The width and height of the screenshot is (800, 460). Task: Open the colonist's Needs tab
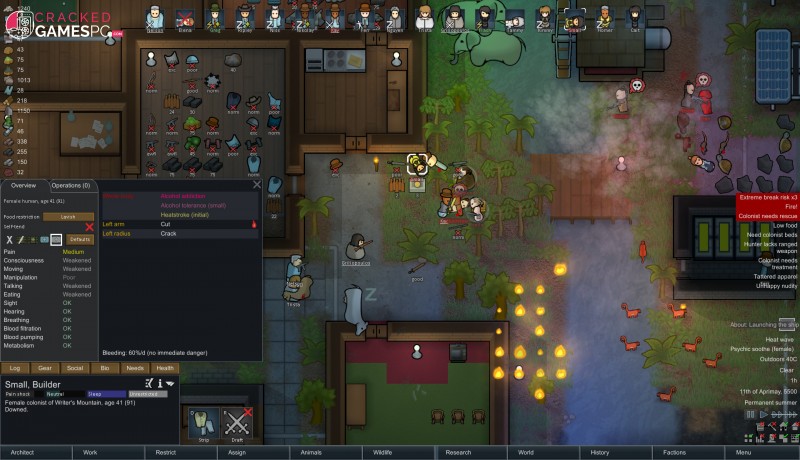(134, 368)
